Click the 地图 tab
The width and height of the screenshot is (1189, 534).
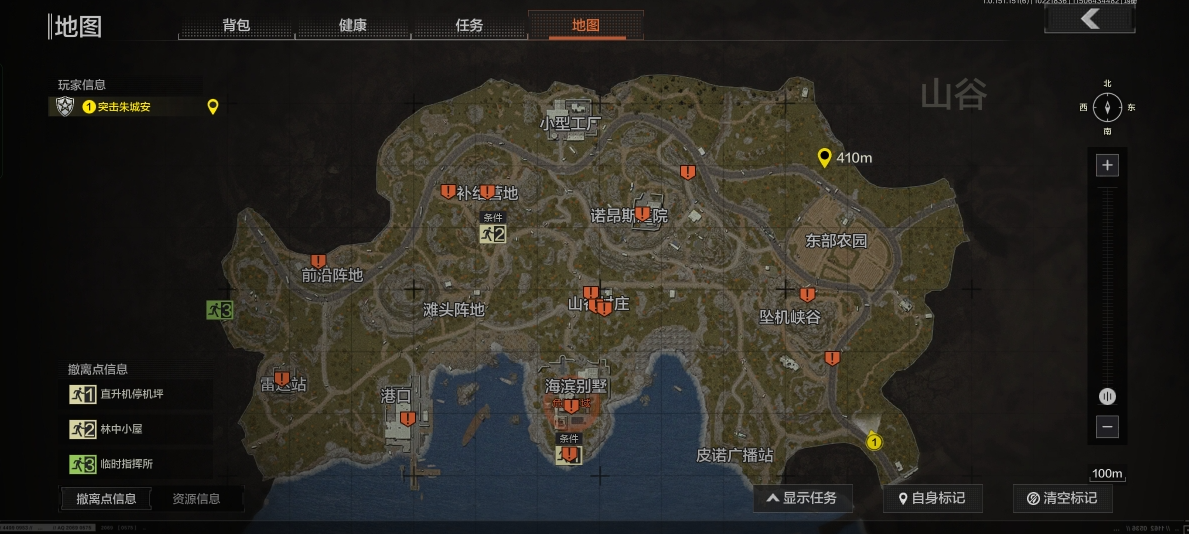[586, 25]
